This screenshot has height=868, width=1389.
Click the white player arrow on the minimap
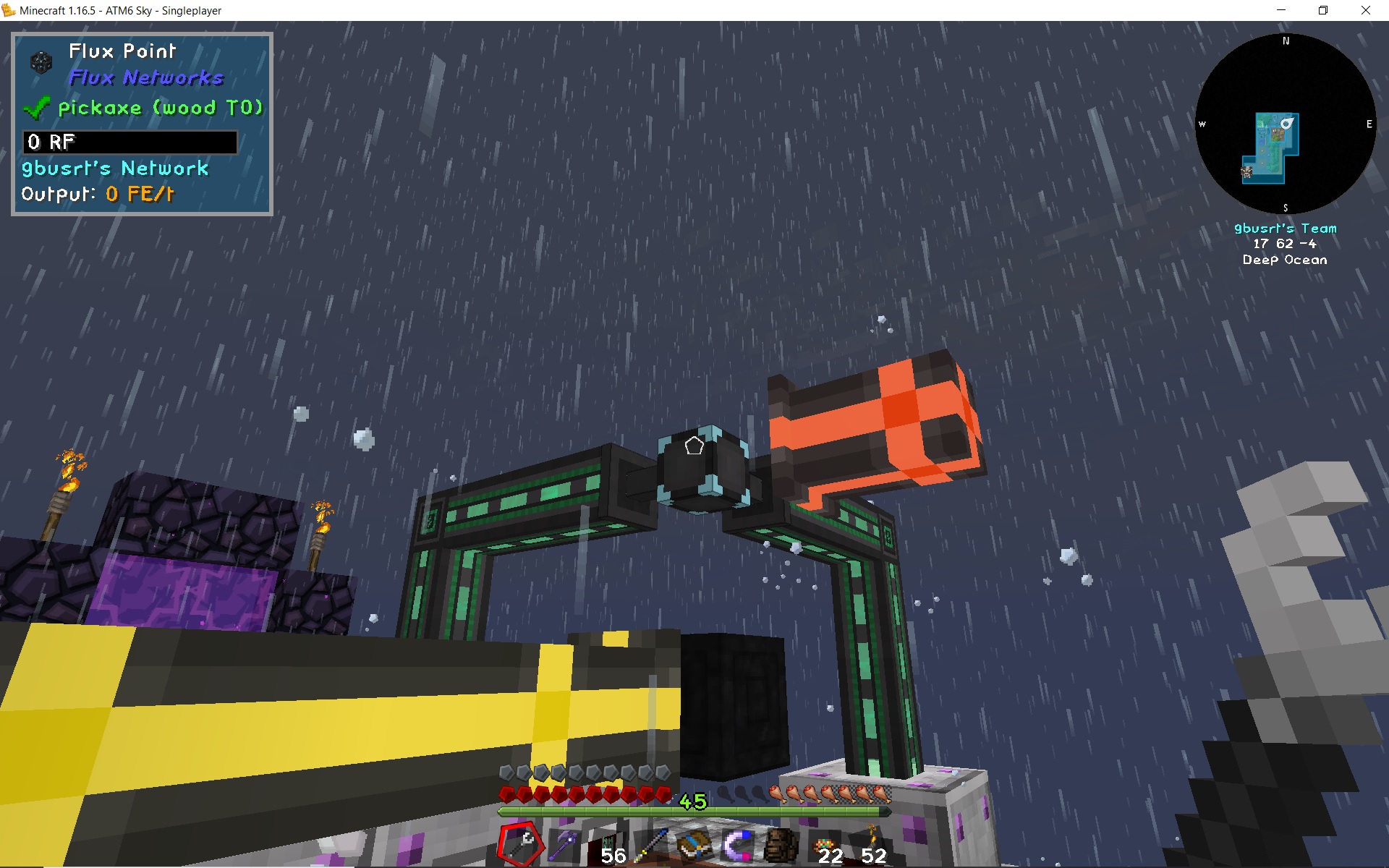point(1286,123)
